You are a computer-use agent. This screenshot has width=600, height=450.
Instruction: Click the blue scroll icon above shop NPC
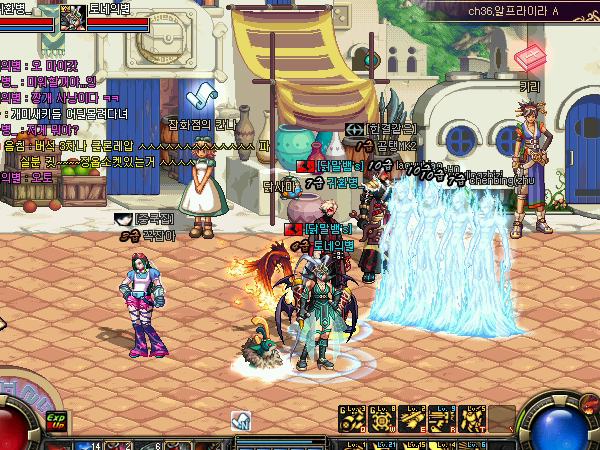(202, 97)
